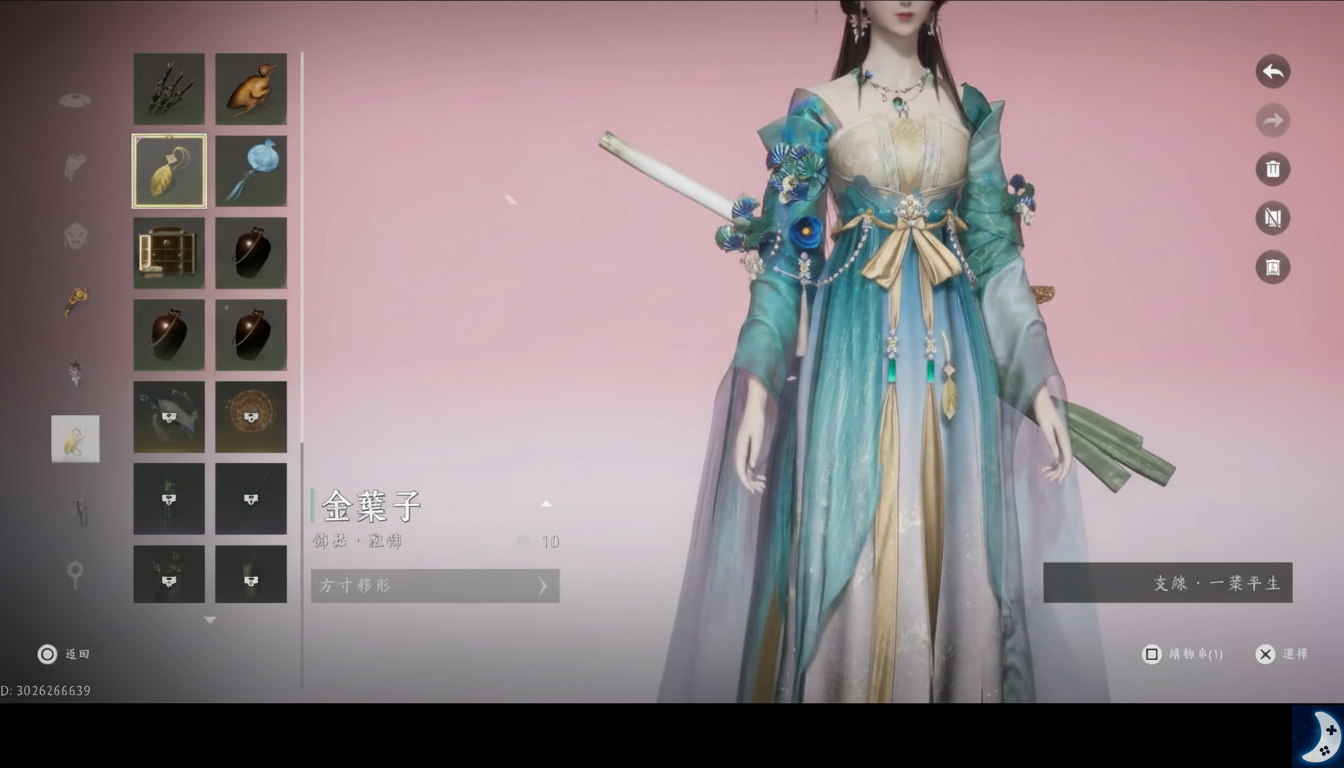Viewport: 1344px width, 768px height.
Task: Toggle clothing visibility with the crossed-garment icon
Action: (1272, 218)
